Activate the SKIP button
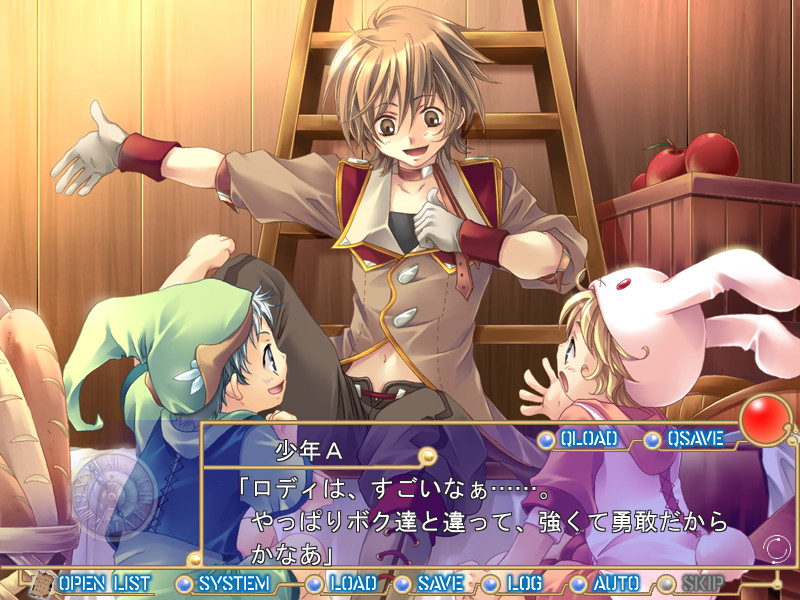This screenshot has height=600, width=800. pos(705,583)
